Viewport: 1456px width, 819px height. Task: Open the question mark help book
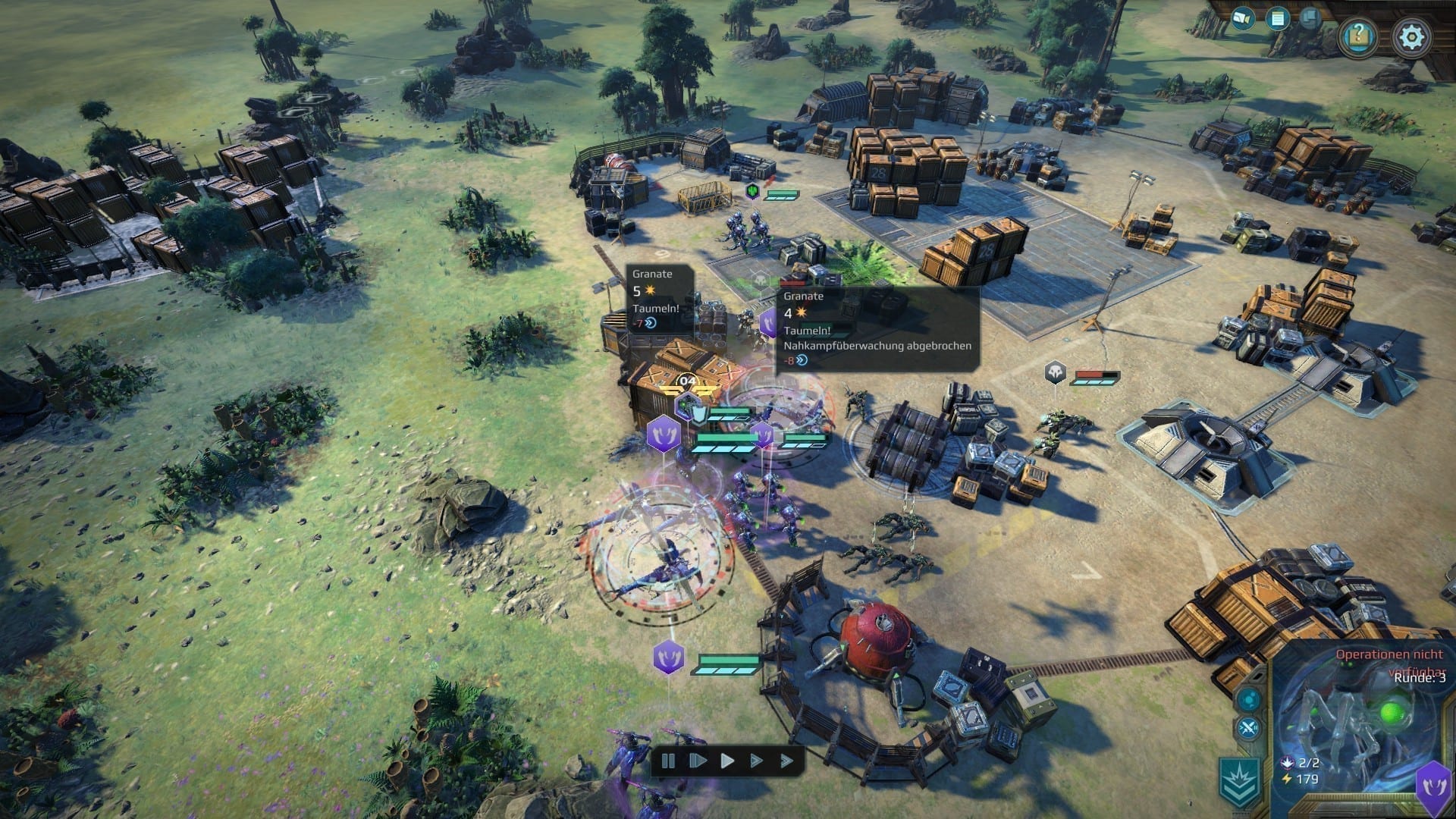pyautogui.click(x=1358, y=36)
